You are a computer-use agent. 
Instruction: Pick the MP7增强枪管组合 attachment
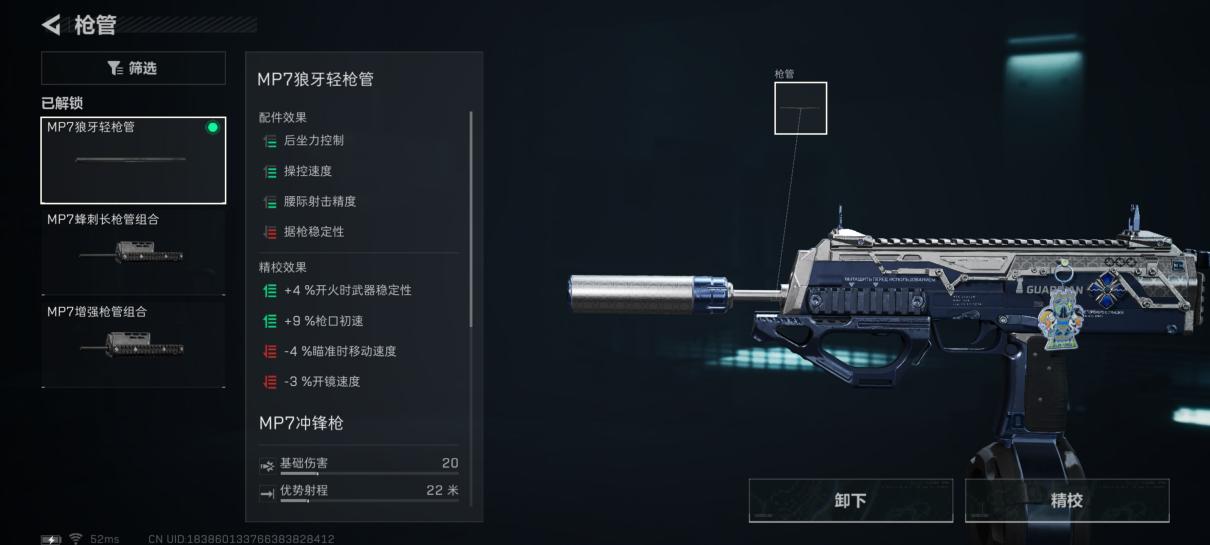click(x=133, y=342)
